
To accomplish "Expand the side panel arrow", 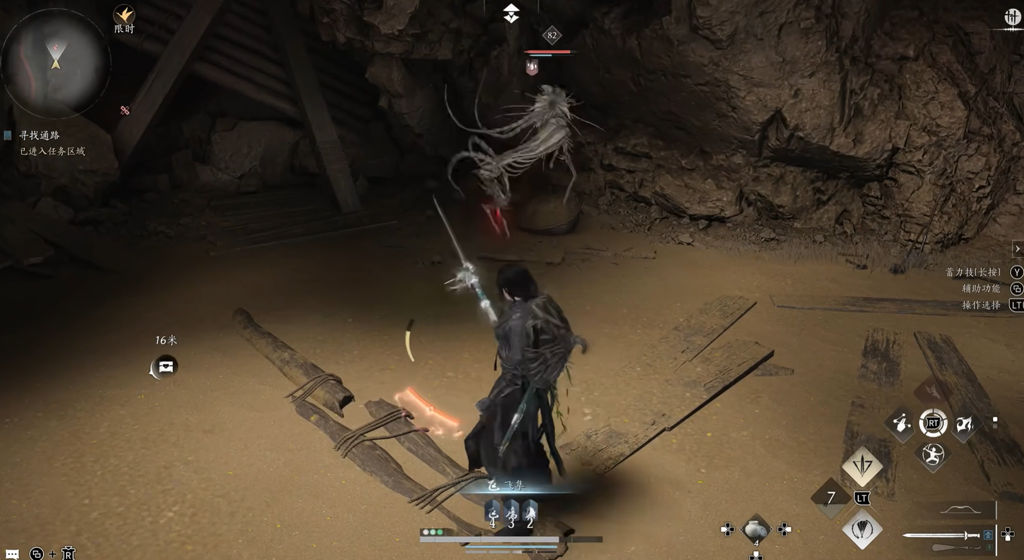I will (1017, 249).
